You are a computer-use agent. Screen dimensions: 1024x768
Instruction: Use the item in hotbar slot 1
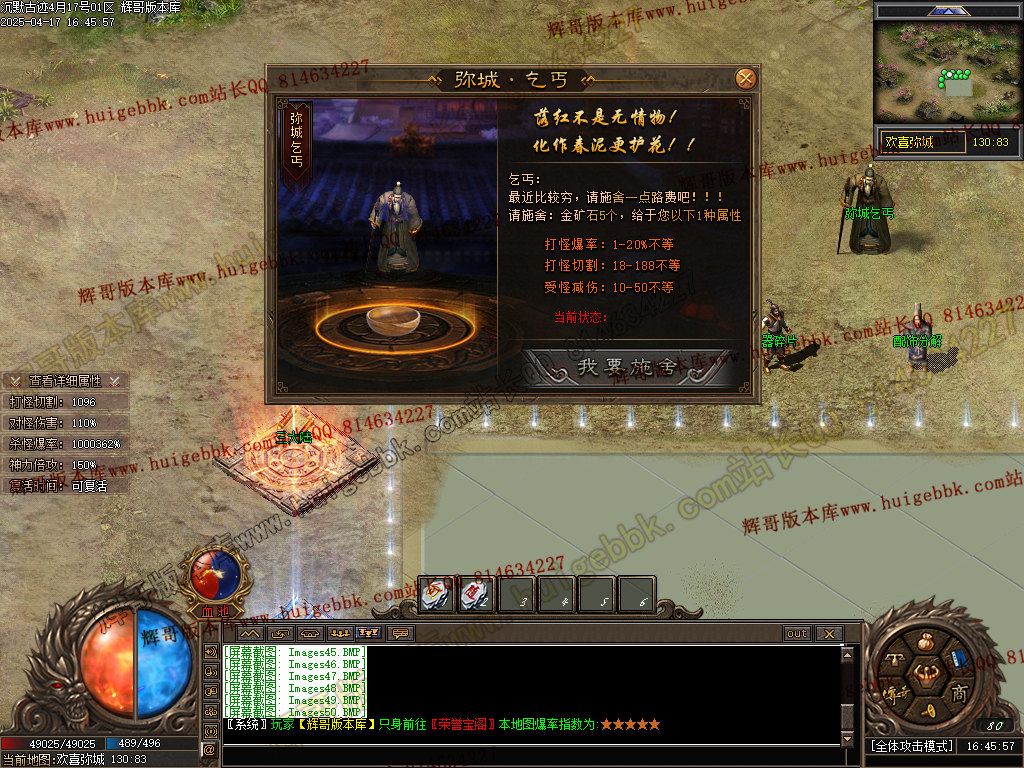tap(437, 595)
